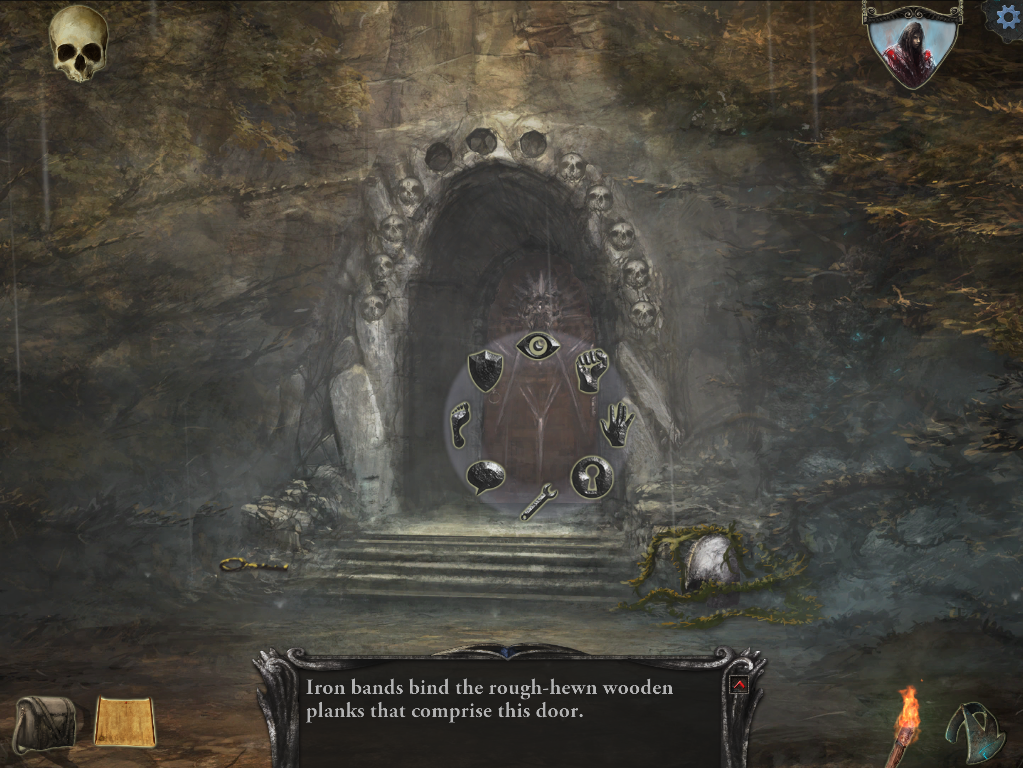
Task: Open settings with the gear icon
Action: coord(1006,18)
